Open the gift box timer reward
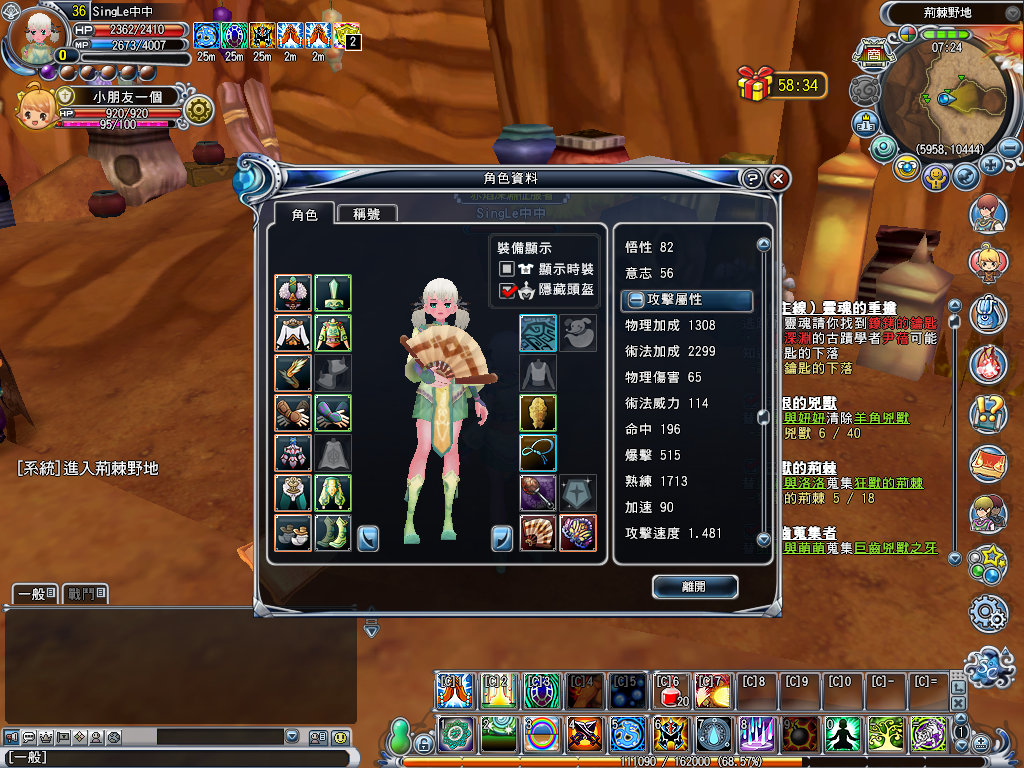 756,84
